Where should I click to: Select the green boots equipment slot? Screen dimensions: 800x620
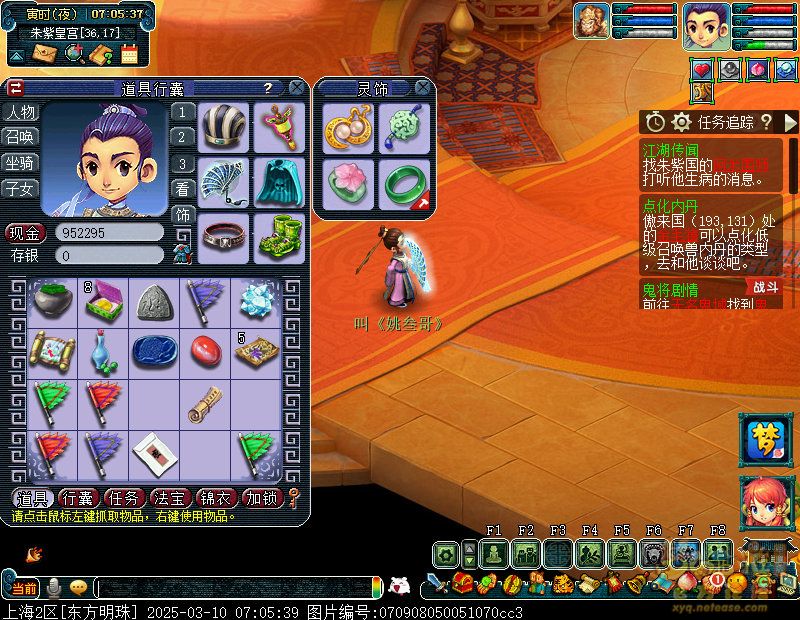click(x=277, y=237)
